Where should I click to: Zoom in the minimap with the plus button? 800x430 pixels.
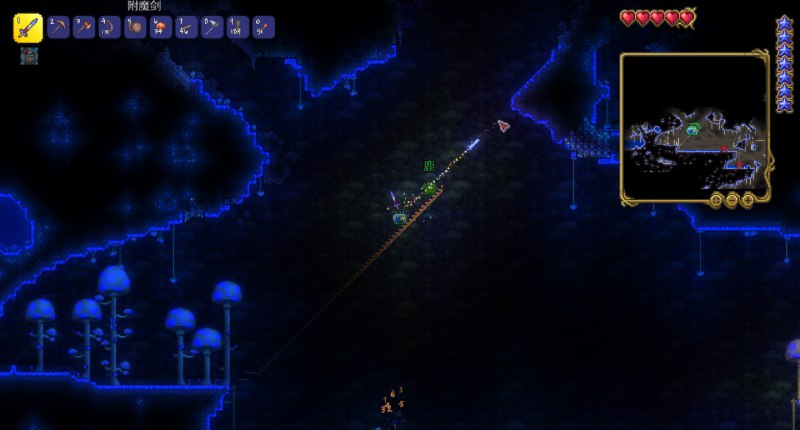[x=748, y=200]
